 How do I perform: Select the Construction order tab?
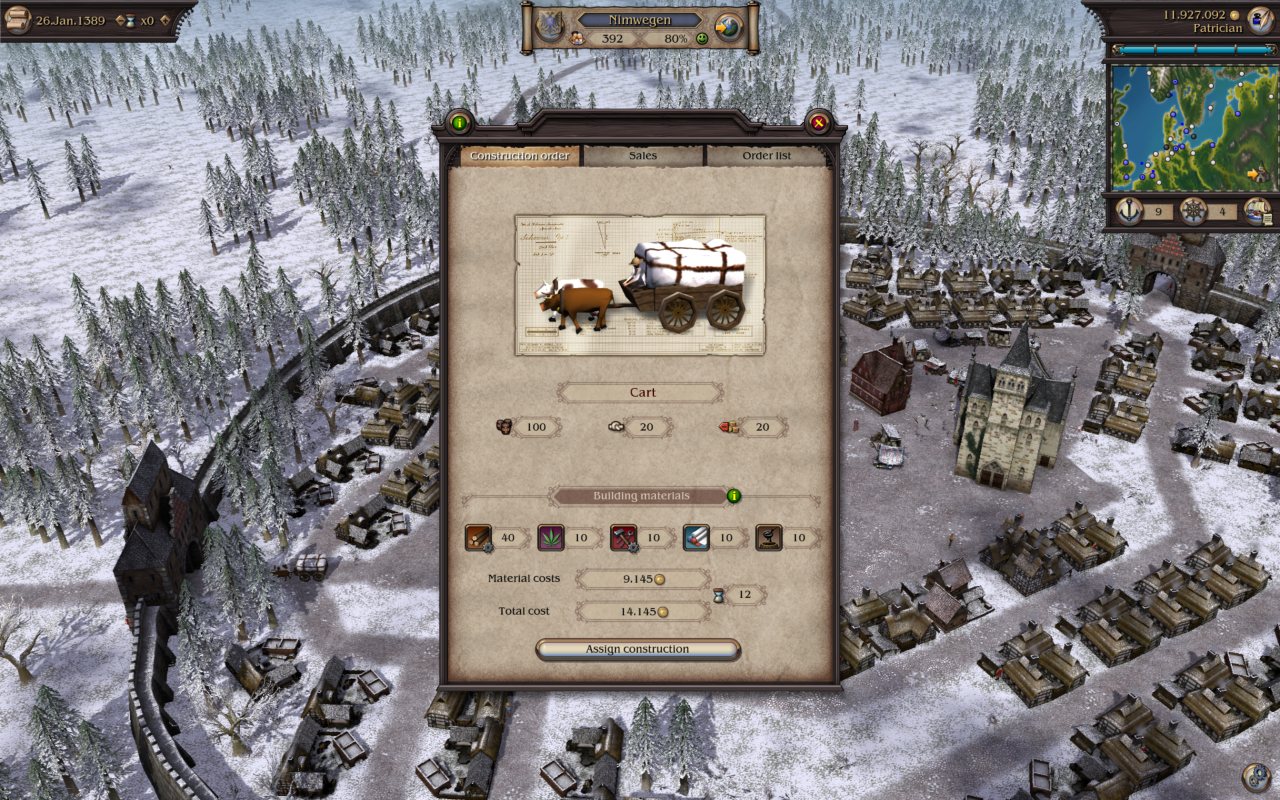tap(519, 155)
